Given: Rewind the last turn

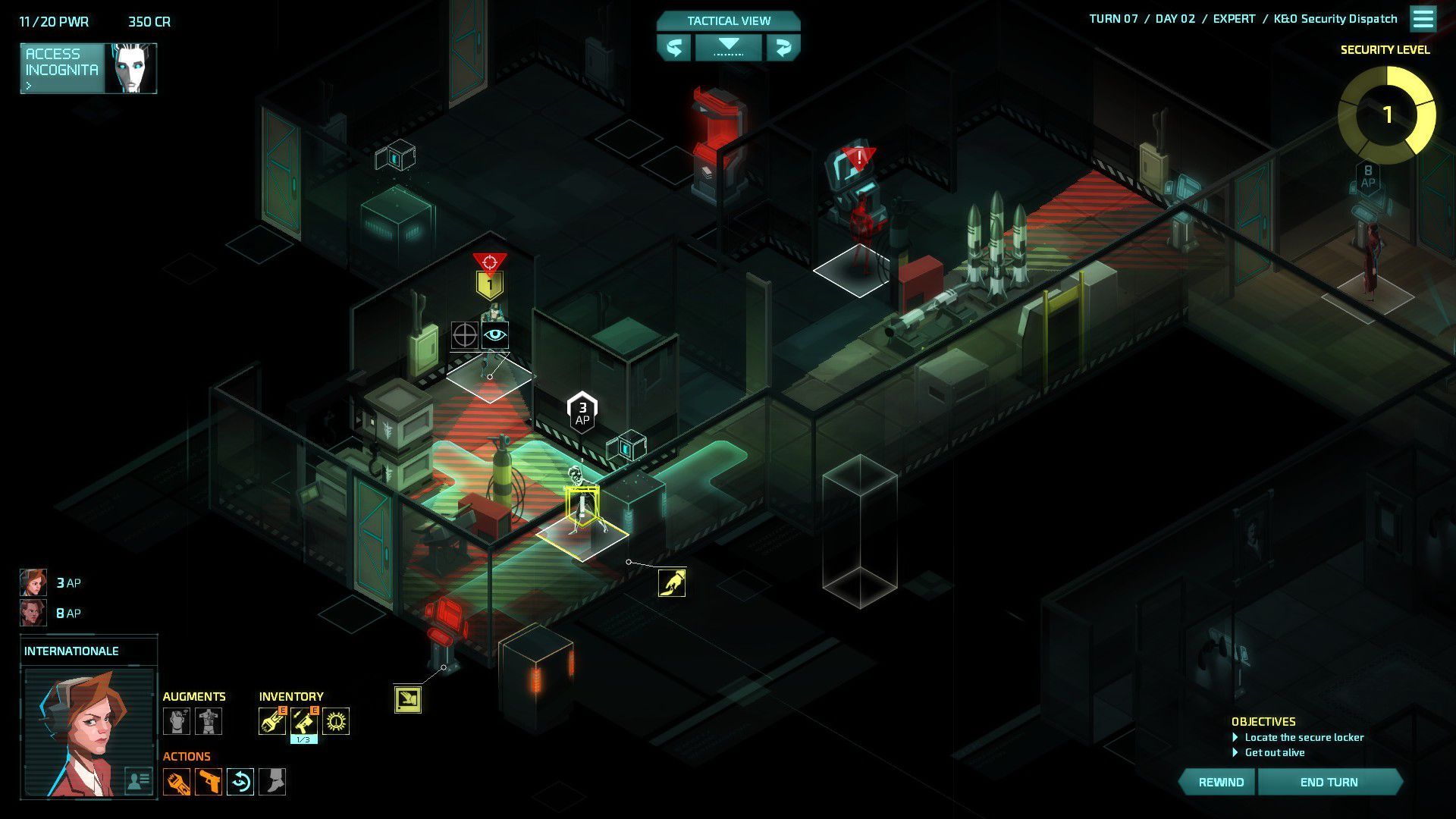Looking at the screenshot, I should (x=1220, y=782).
